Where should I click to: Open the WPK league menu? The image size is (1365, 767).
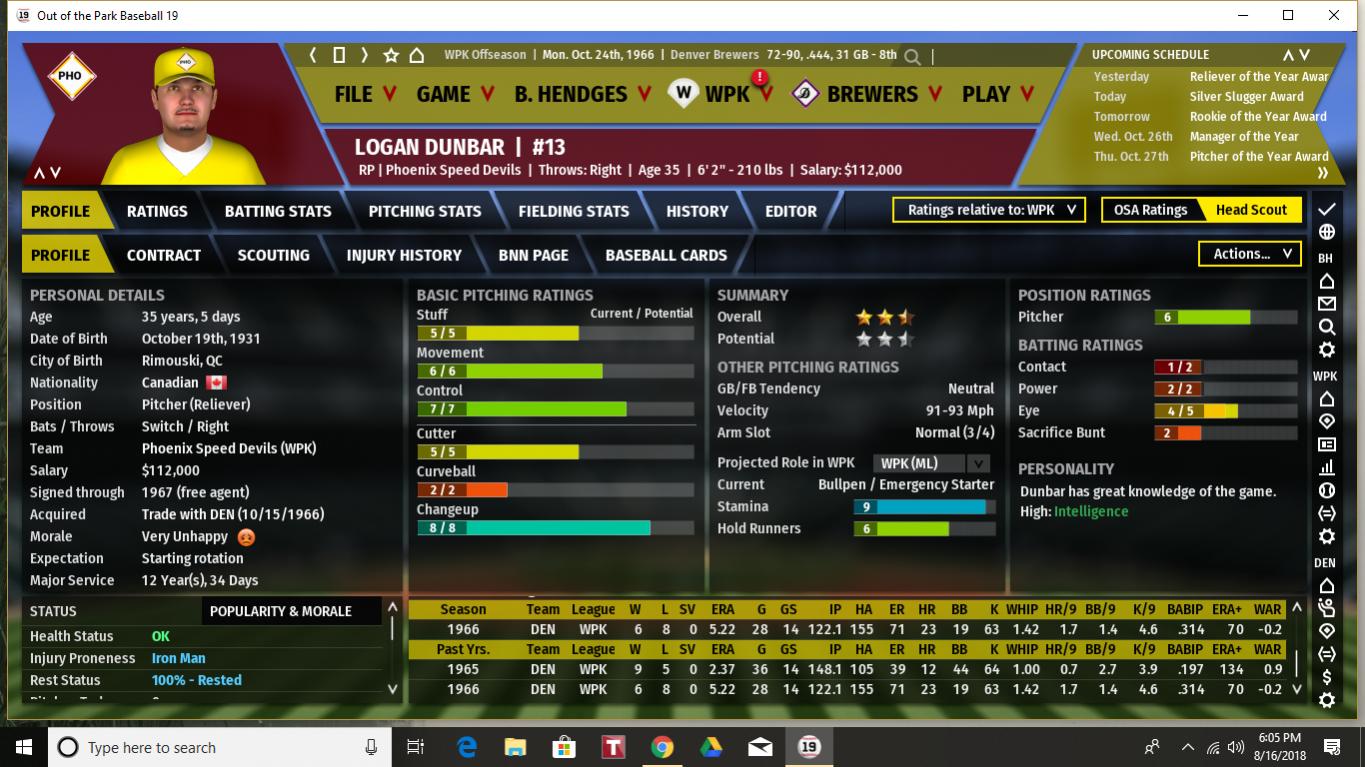pos(726,94)
